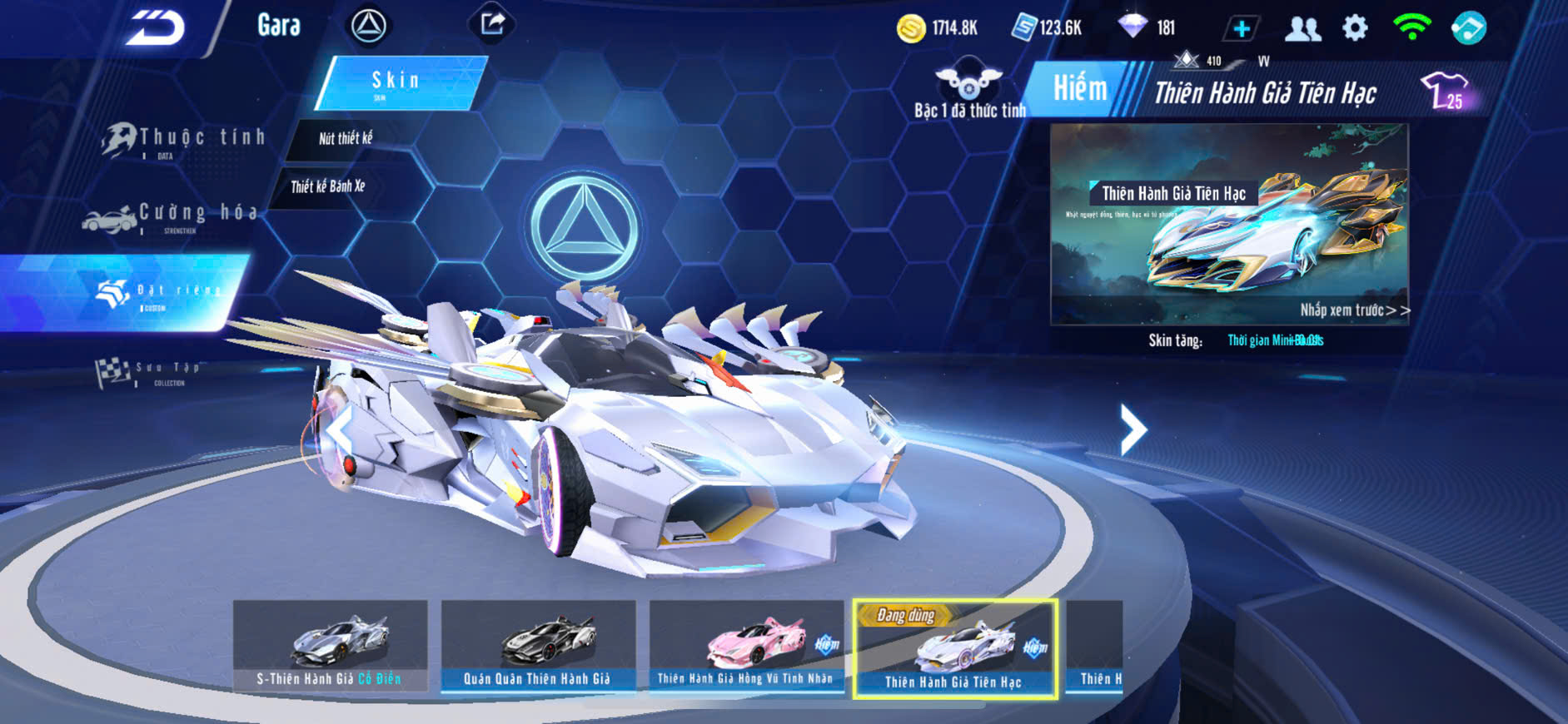Open the shirt icon with 25
Image resolution: width=1568 pixels, height=724 pixels.
tap(1445, 91)
